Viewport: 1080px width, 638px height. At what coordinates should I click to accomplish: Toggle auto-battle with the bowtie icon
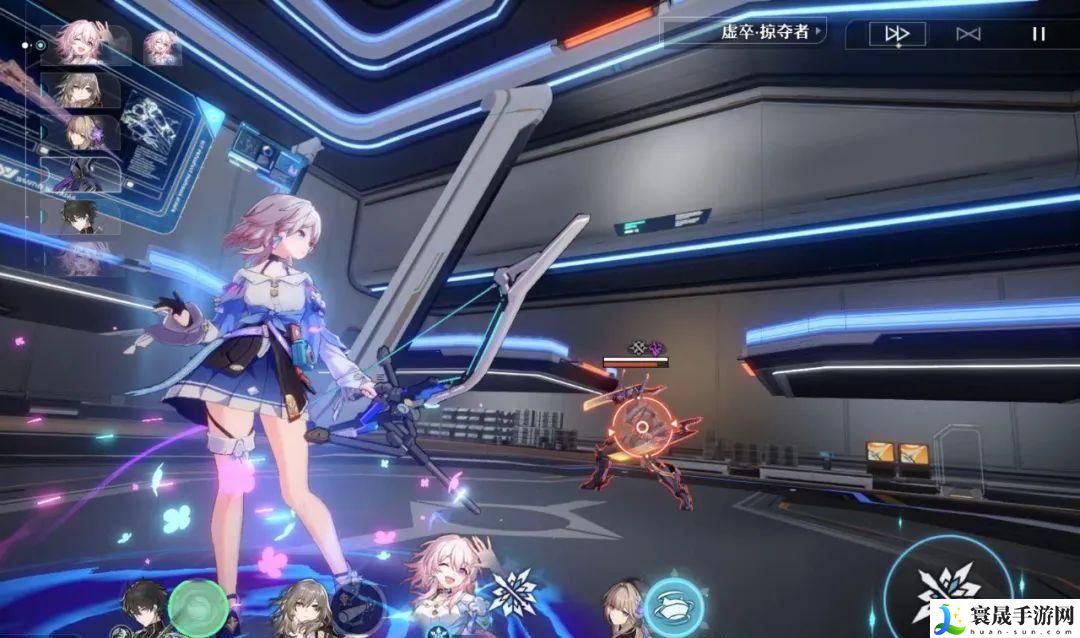pos(968,34)
